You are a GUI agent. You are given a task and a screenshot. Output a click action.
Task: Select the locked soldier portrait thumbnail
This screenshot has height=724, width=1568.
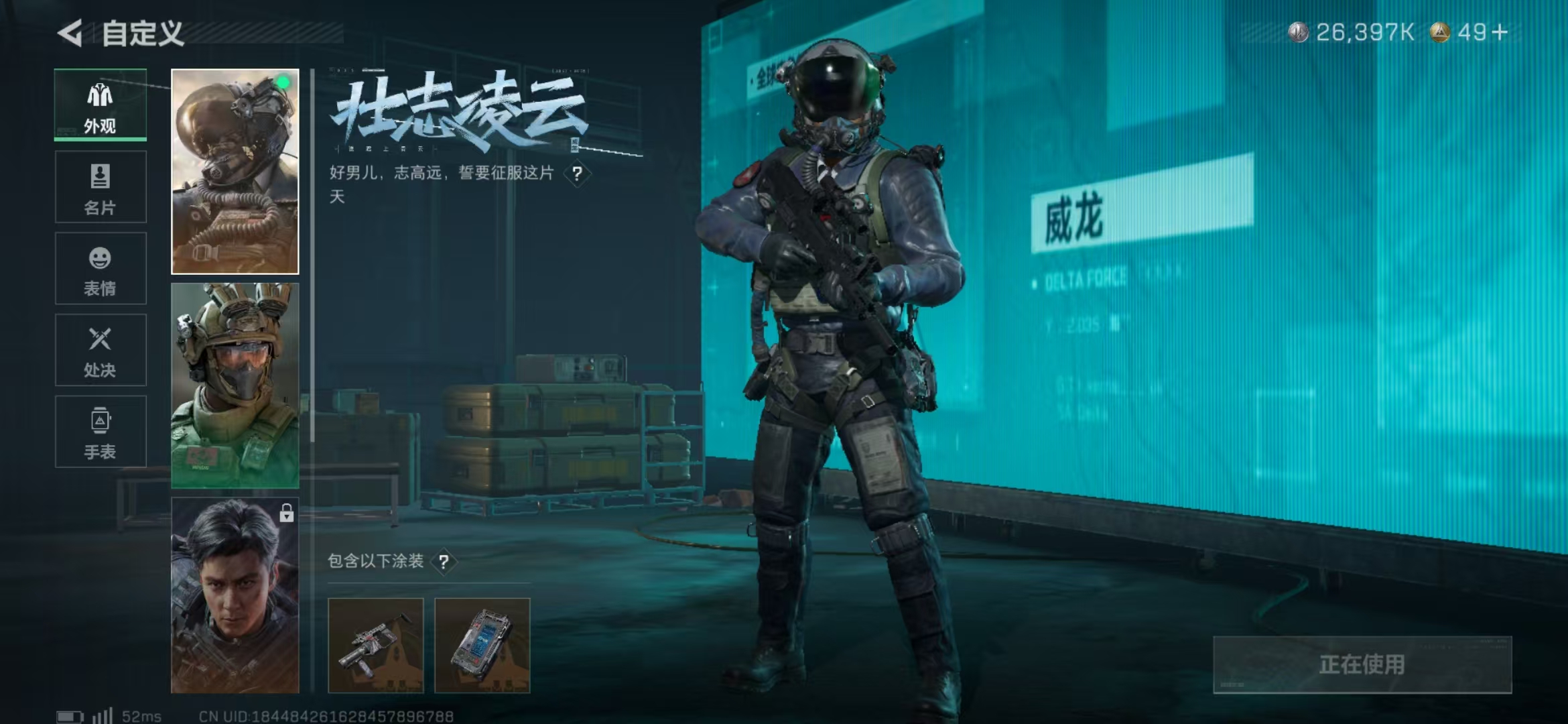coord(235,590)
